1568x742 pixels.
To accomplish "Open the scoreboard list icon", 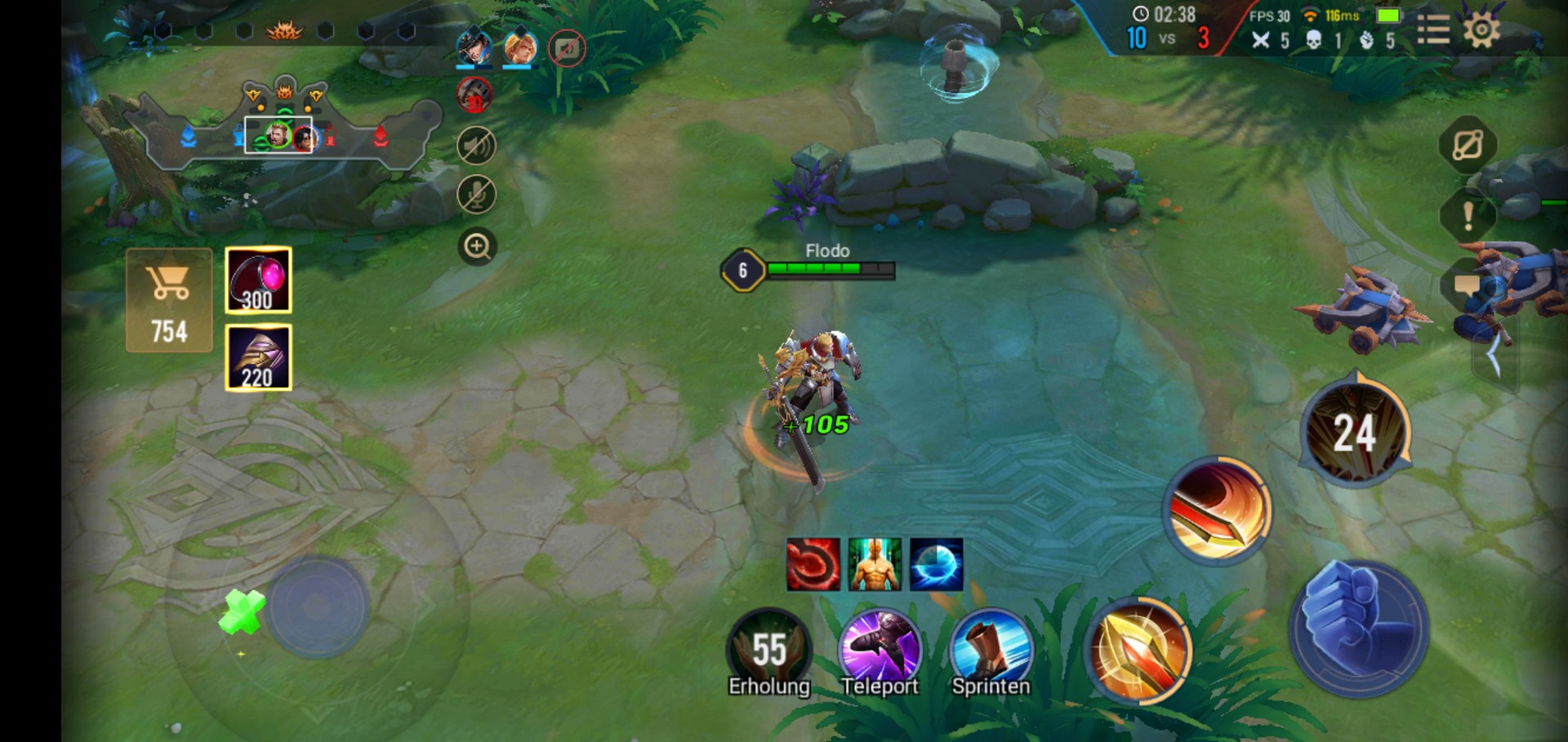I will click(x=1432, y=31).
